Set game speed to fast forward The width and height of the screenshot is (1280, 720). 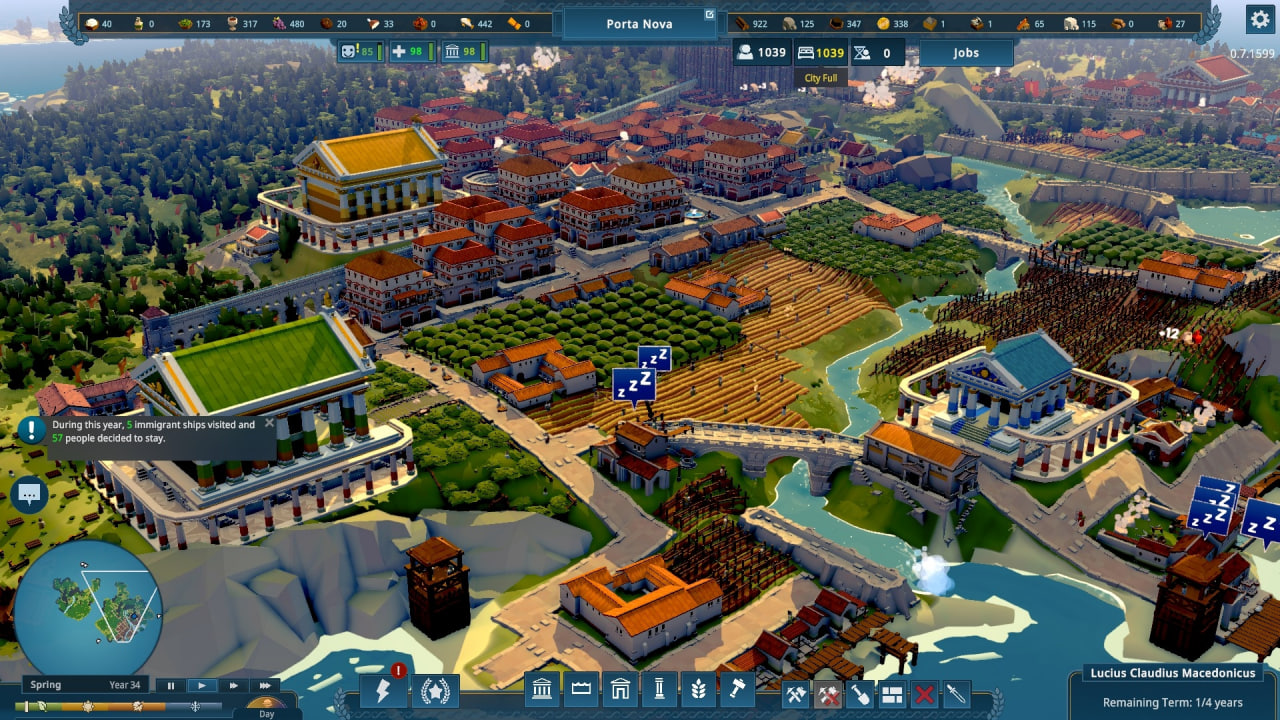point(233,686)
